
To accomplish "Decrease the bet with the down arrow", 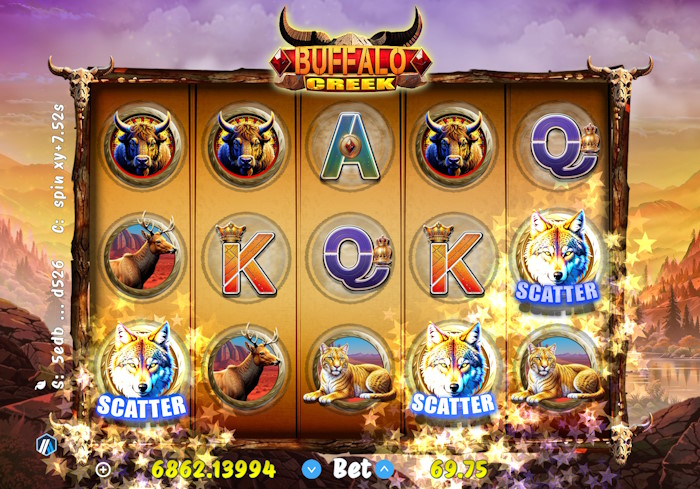I will tap(312, 468).
